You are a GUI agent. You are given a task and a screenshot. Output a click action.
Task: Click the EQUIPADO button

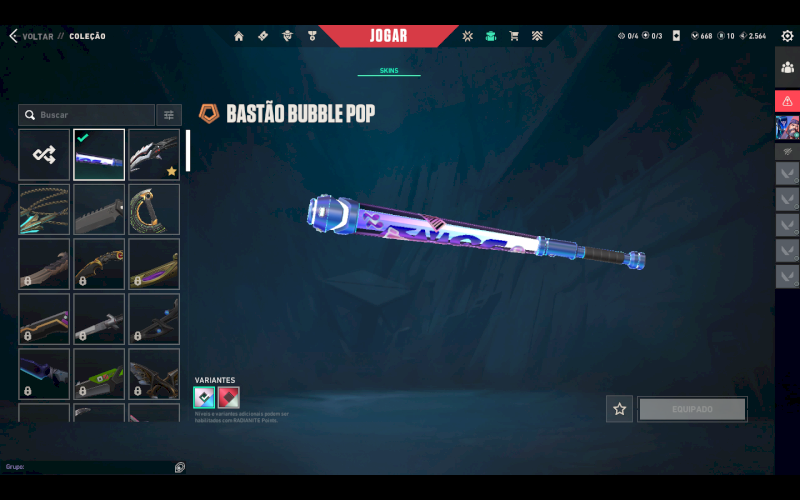692,409
